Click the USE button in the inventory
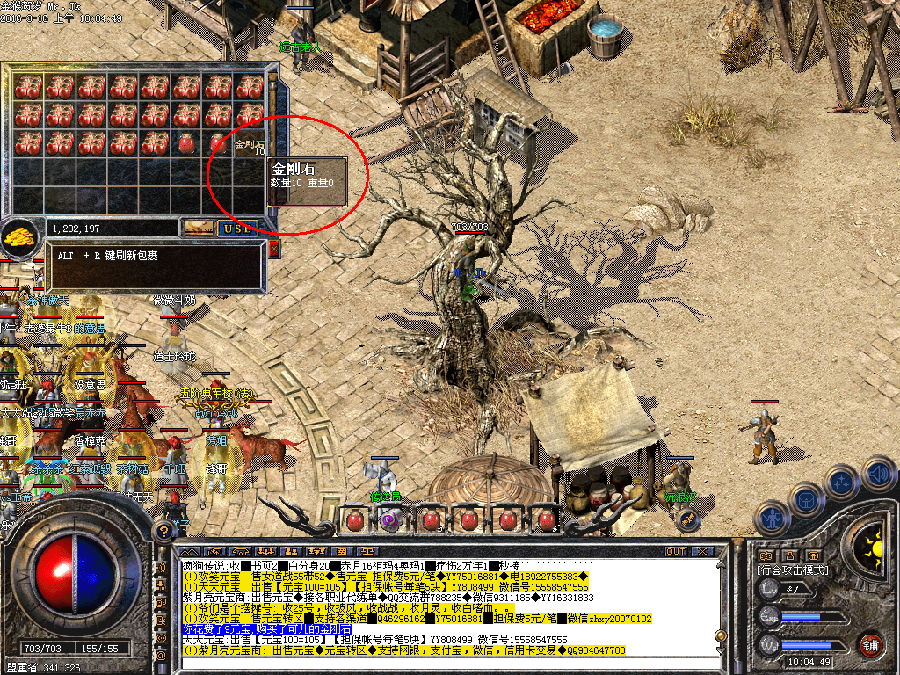The width and height of the screenshot is (900, 675). pos(239,228)
